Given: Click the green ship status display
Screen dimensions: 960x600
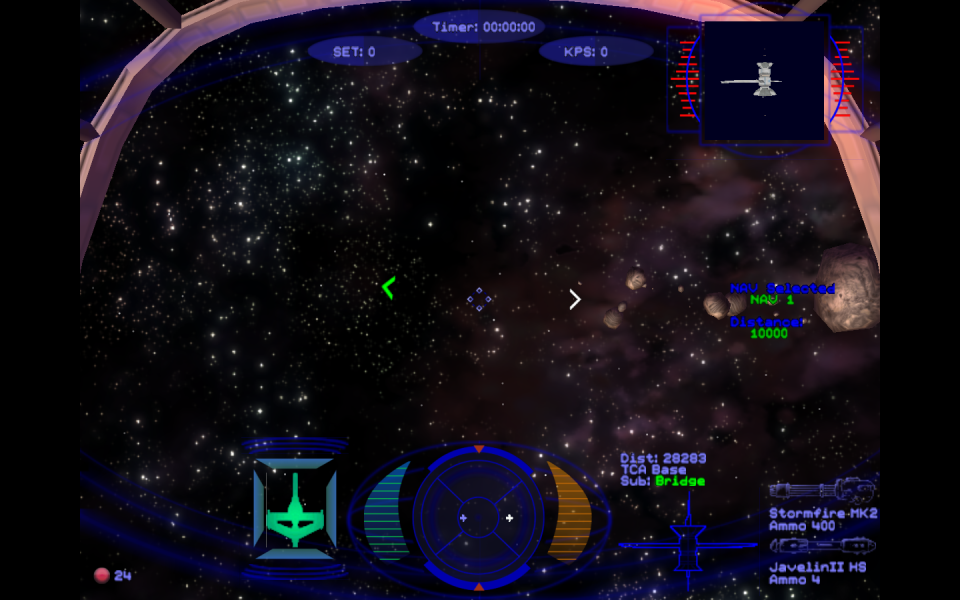Looking at the screenshot, I should click(x=295, y=510).
